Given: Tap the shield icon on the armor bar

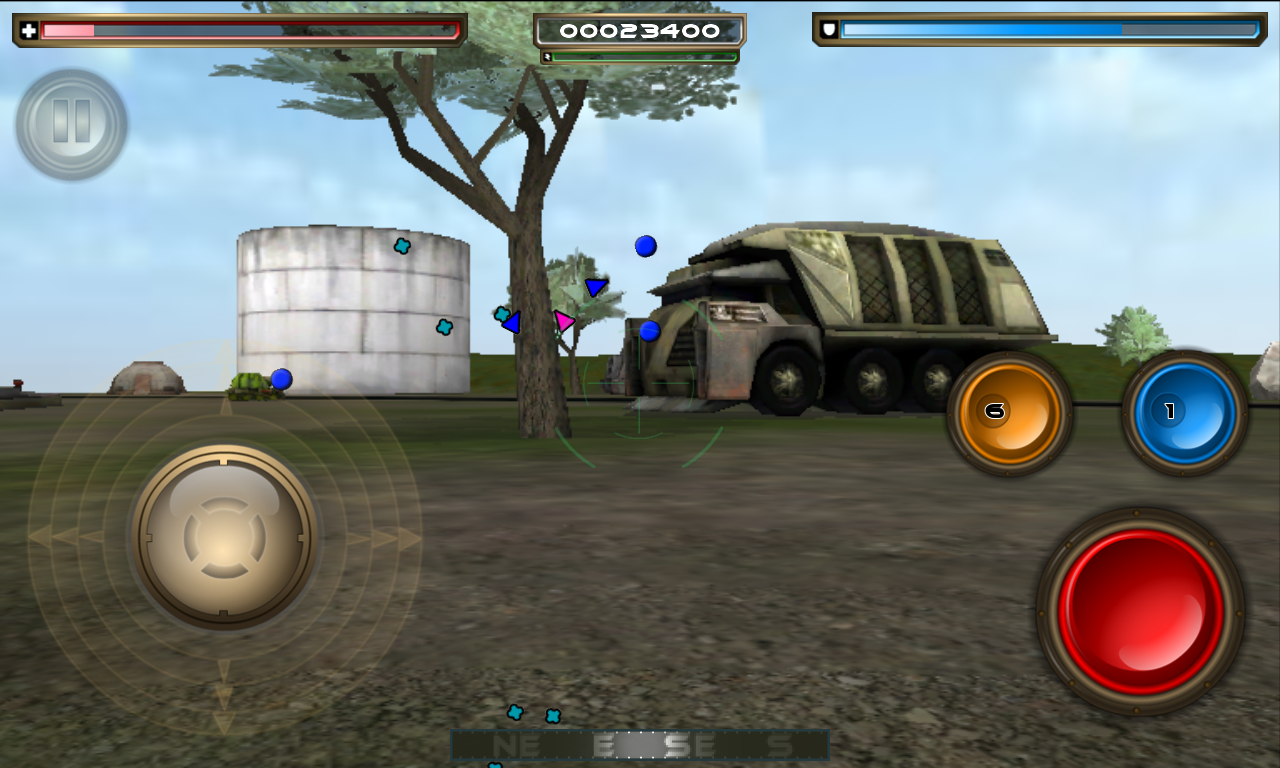Looking at the screenshot, I should pos(826,28).
